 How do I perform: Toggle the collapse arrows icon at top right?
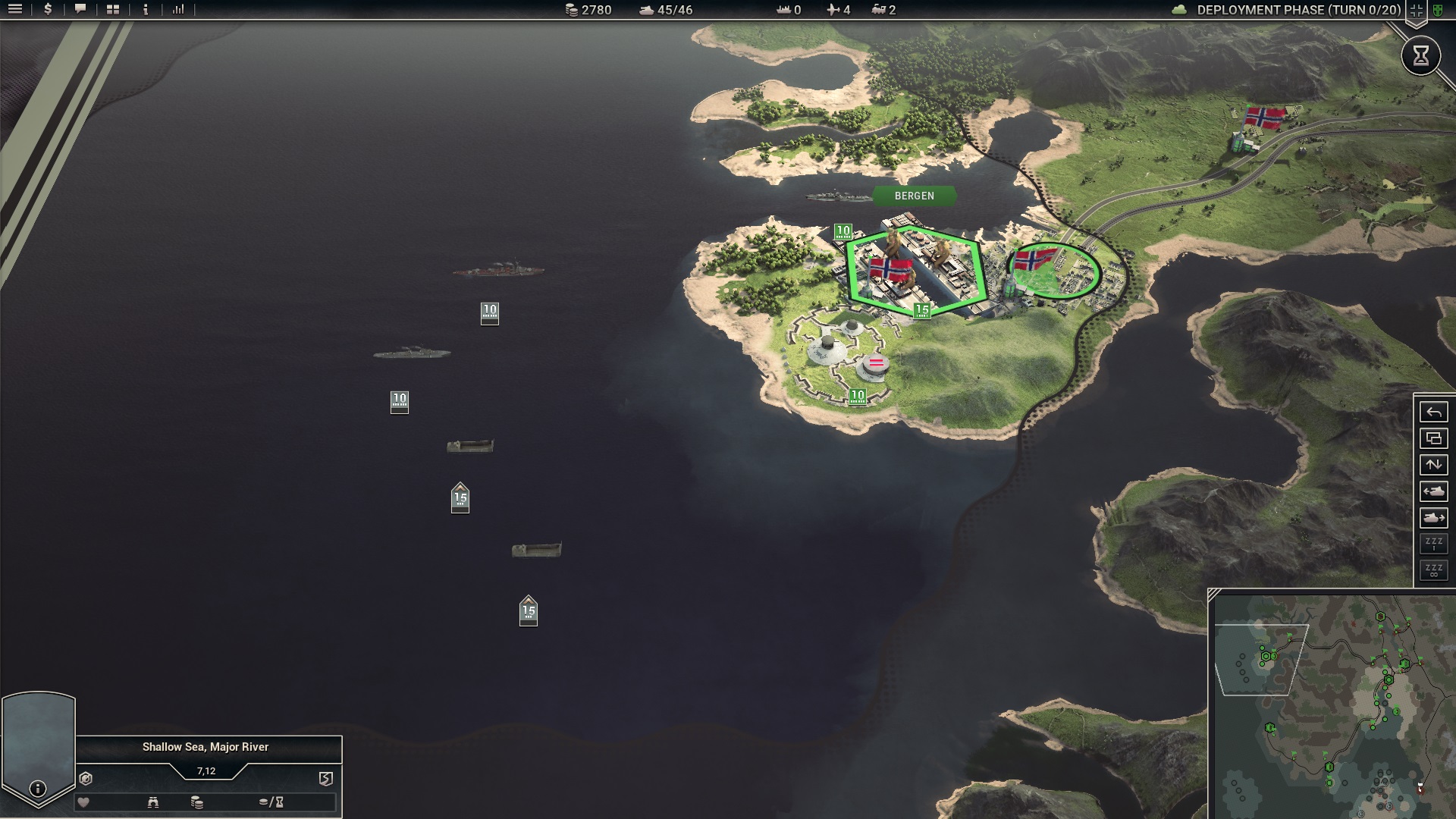[1416, 11]
